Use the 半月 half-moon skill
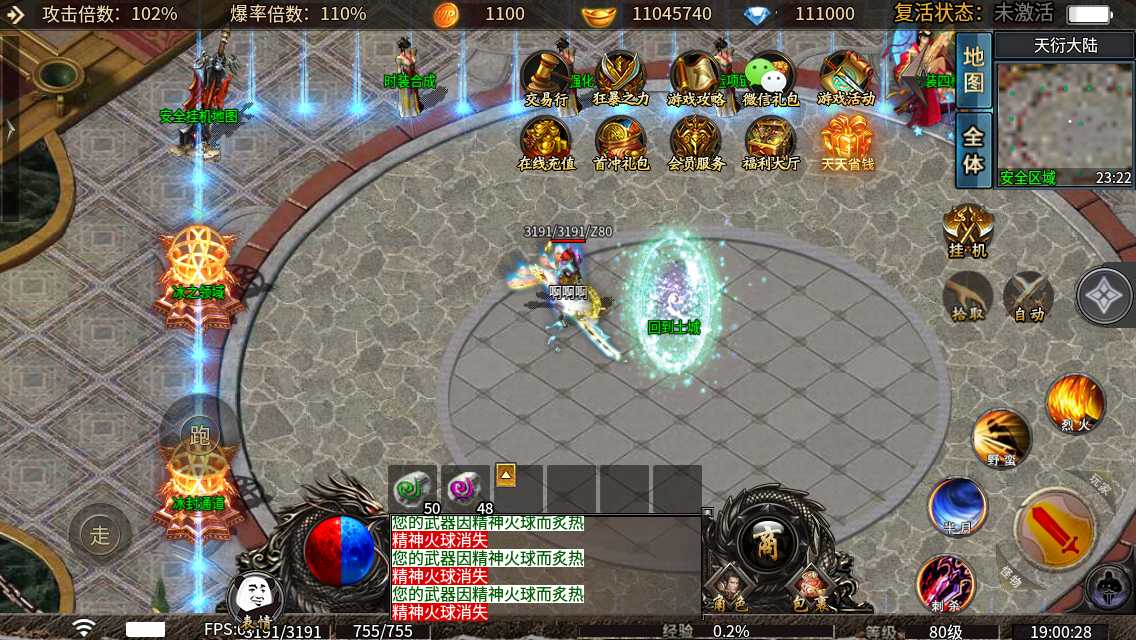1136x640 pixels. coord(957,505)
